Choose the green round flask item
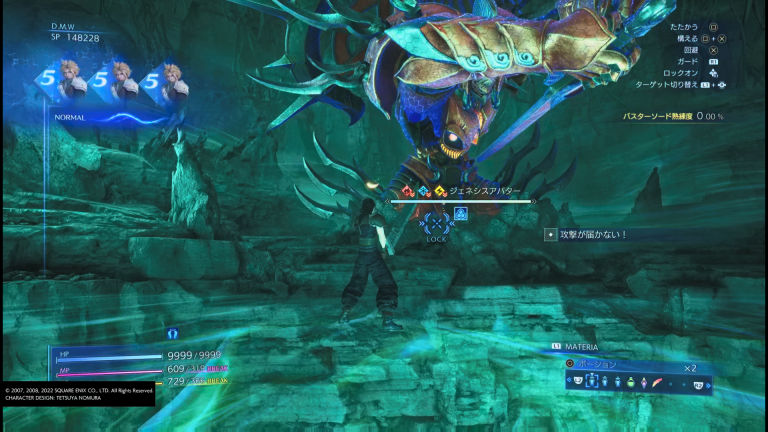Image resolution: width=768 pixels, height=432 pixels. [632, 382]
